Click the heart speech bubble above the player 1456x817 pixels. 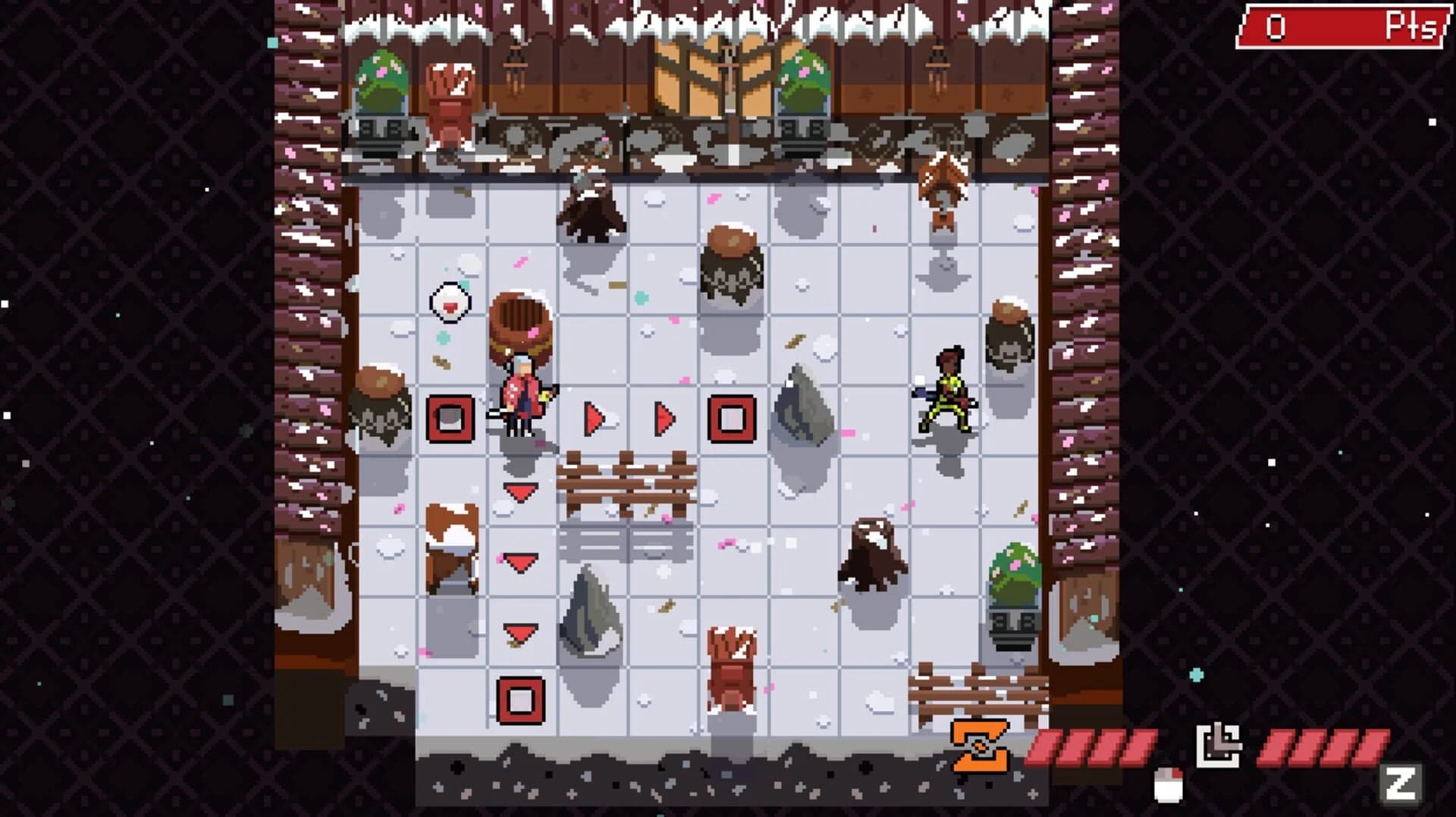point(450,302)
